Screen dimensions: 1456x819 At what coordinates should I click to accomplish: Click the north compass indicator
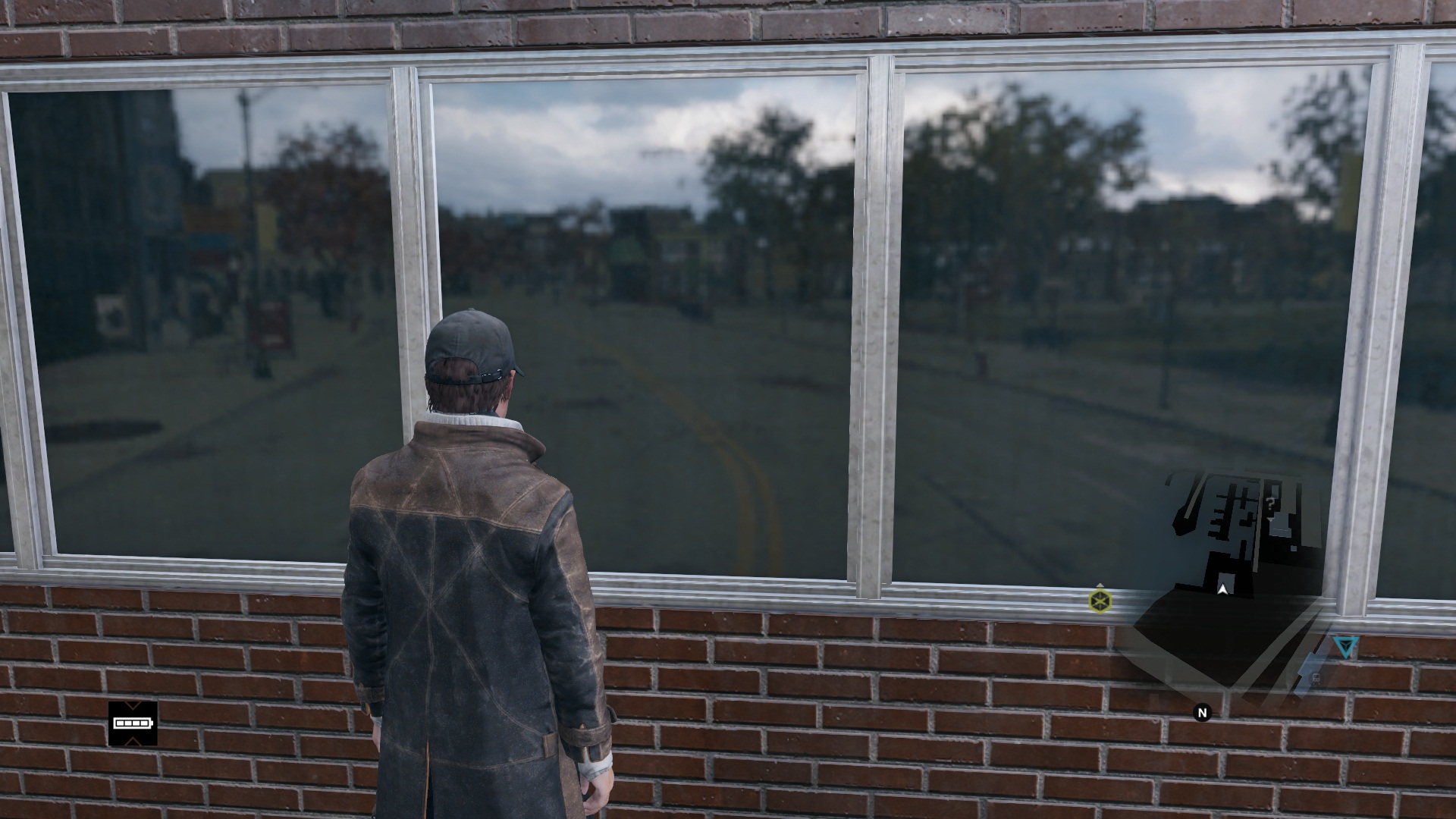pyautogui.click(x=1202, y=712)
